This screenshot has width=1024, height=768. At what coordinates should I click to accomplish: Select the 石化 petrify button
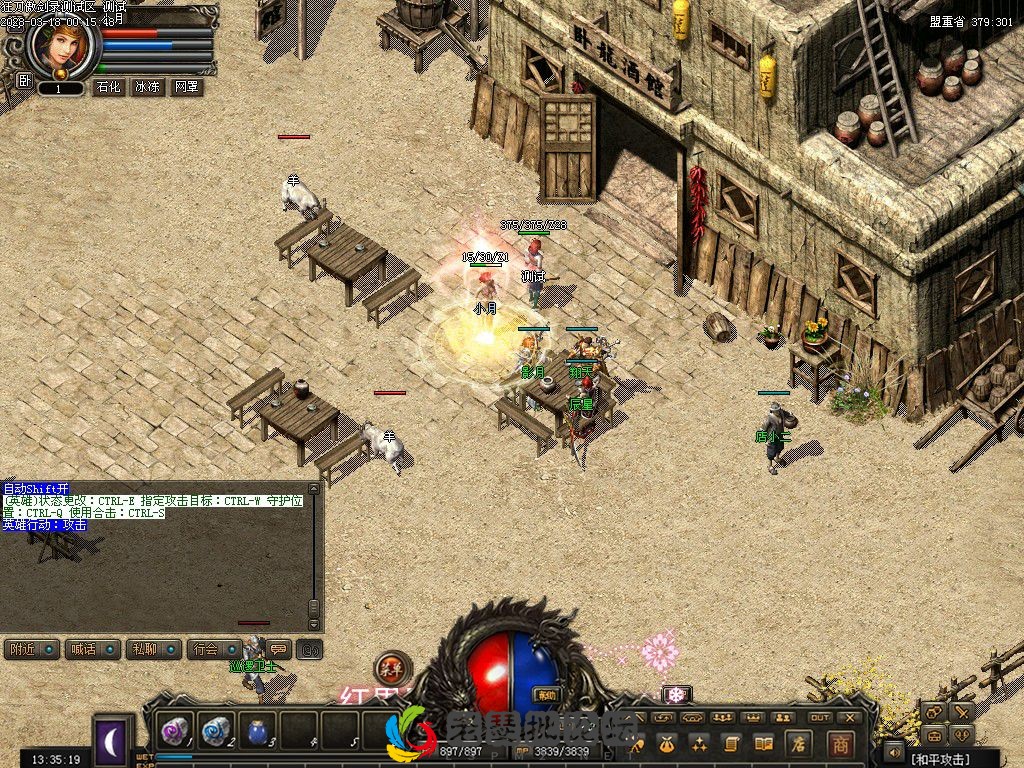108,87
